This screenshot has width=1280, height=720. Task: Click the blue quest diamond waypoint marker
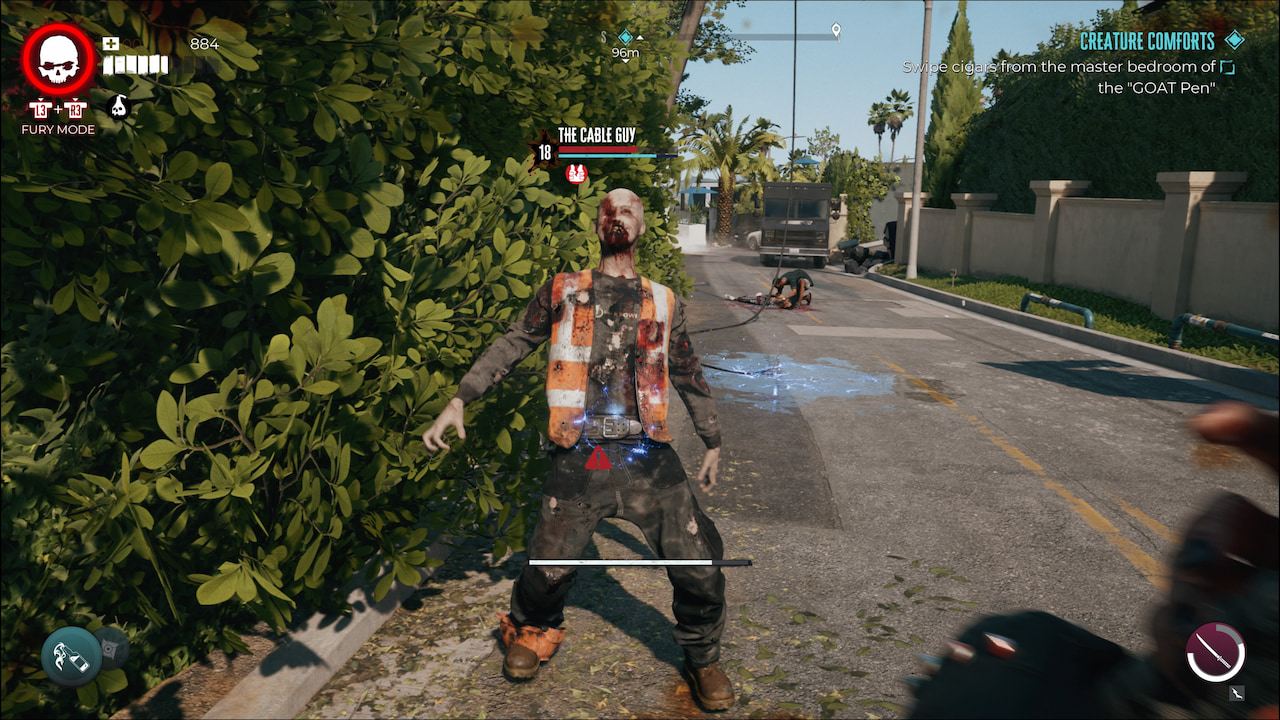coord(624,37)
